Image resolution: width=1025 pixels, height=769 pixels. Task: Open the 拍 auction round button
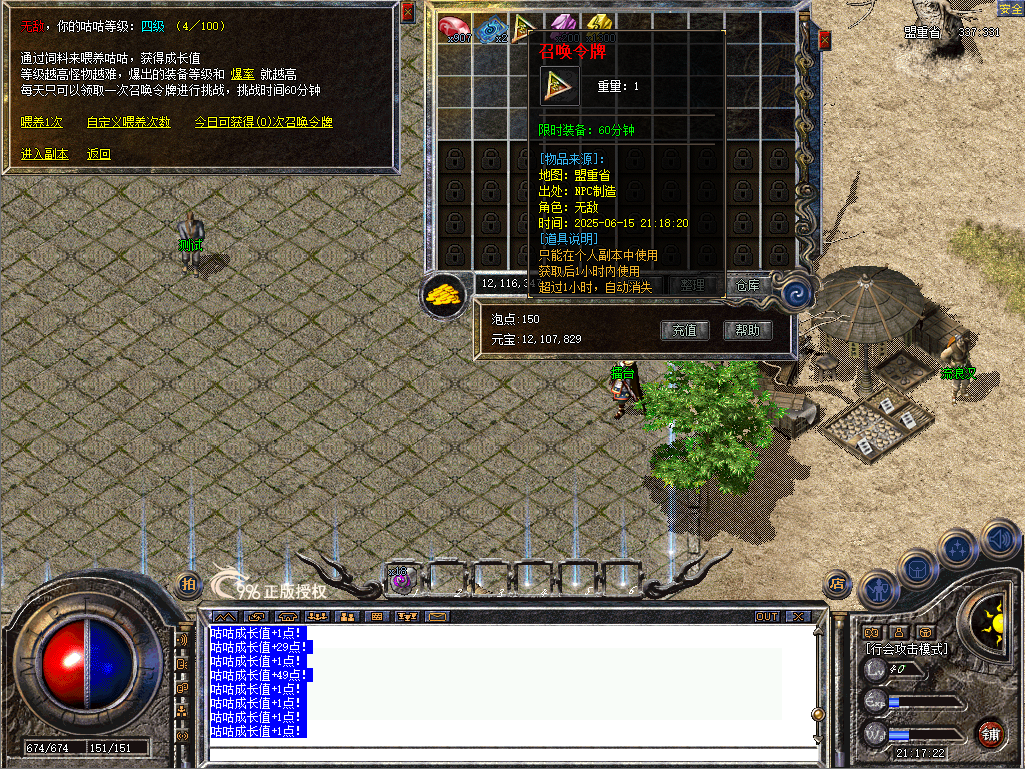(188, 584)
